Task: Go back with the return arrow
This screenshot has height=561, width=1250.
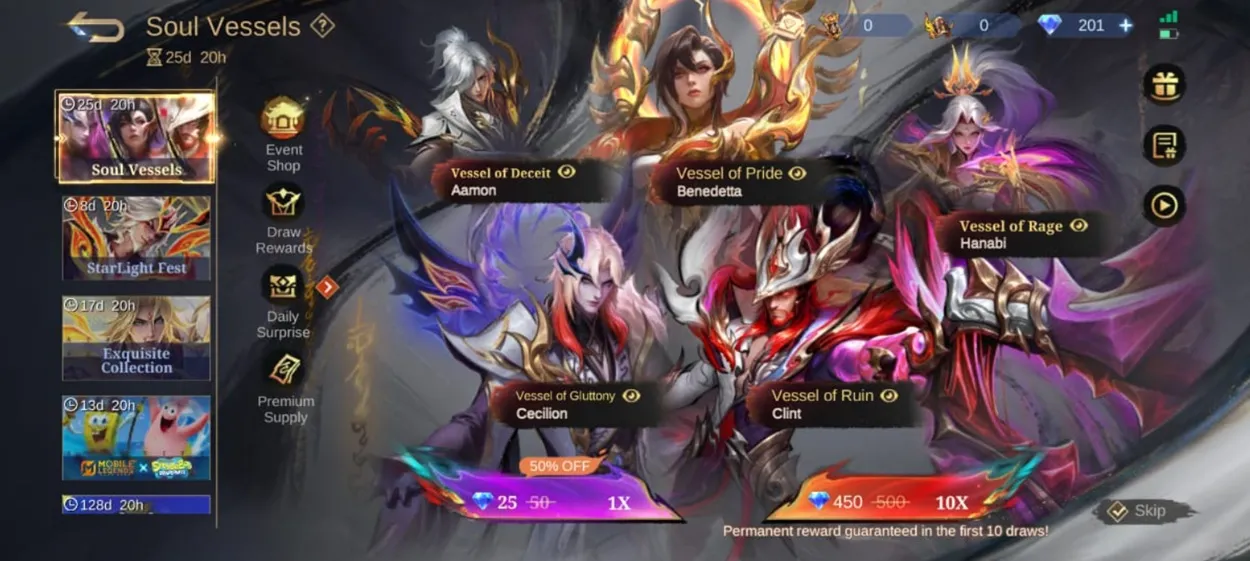Action: (95, 27)
